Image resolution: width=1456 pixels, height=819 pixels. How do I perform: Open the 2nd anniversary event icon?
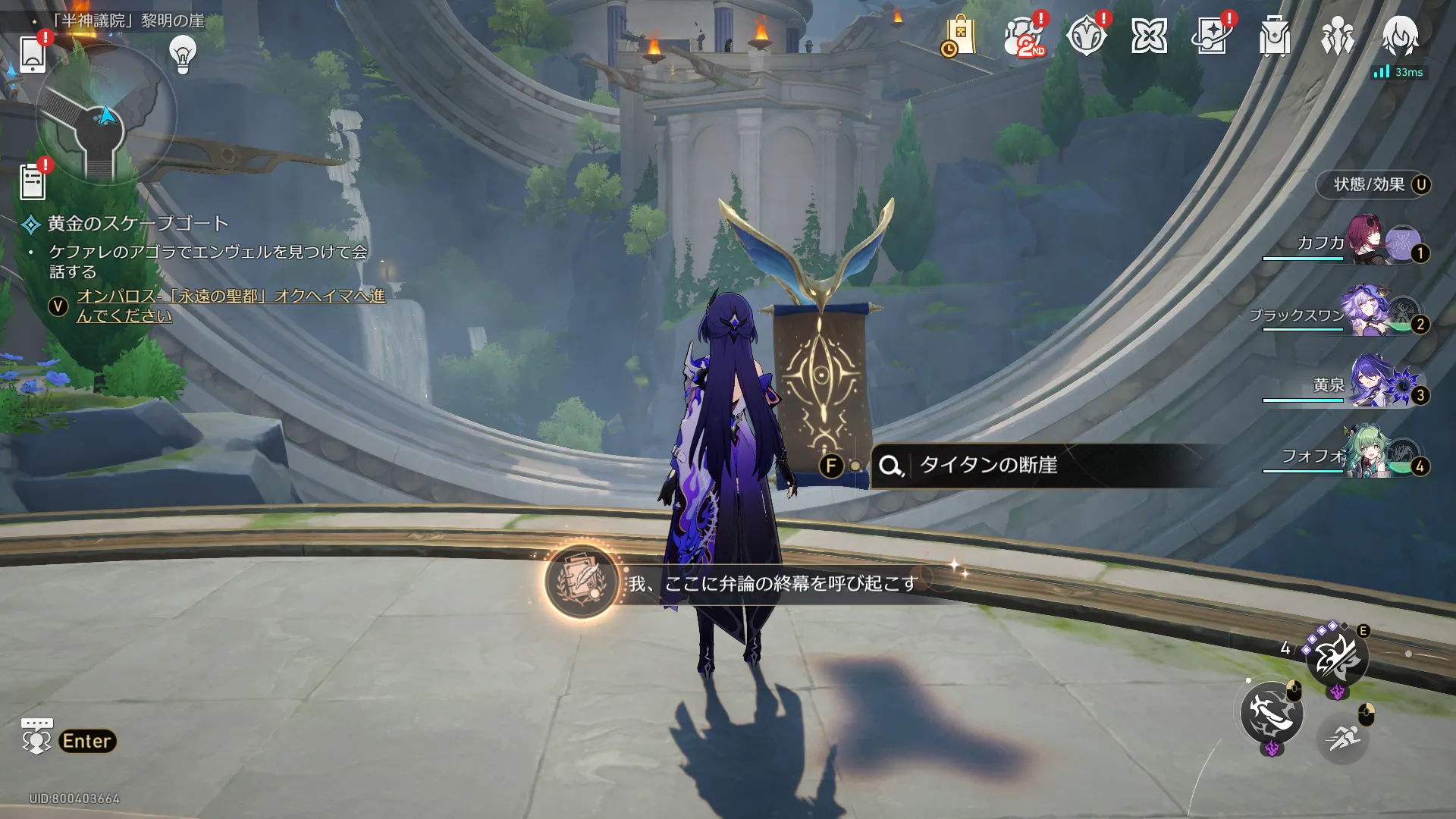pyautogui.click(x=1023, y=36)
